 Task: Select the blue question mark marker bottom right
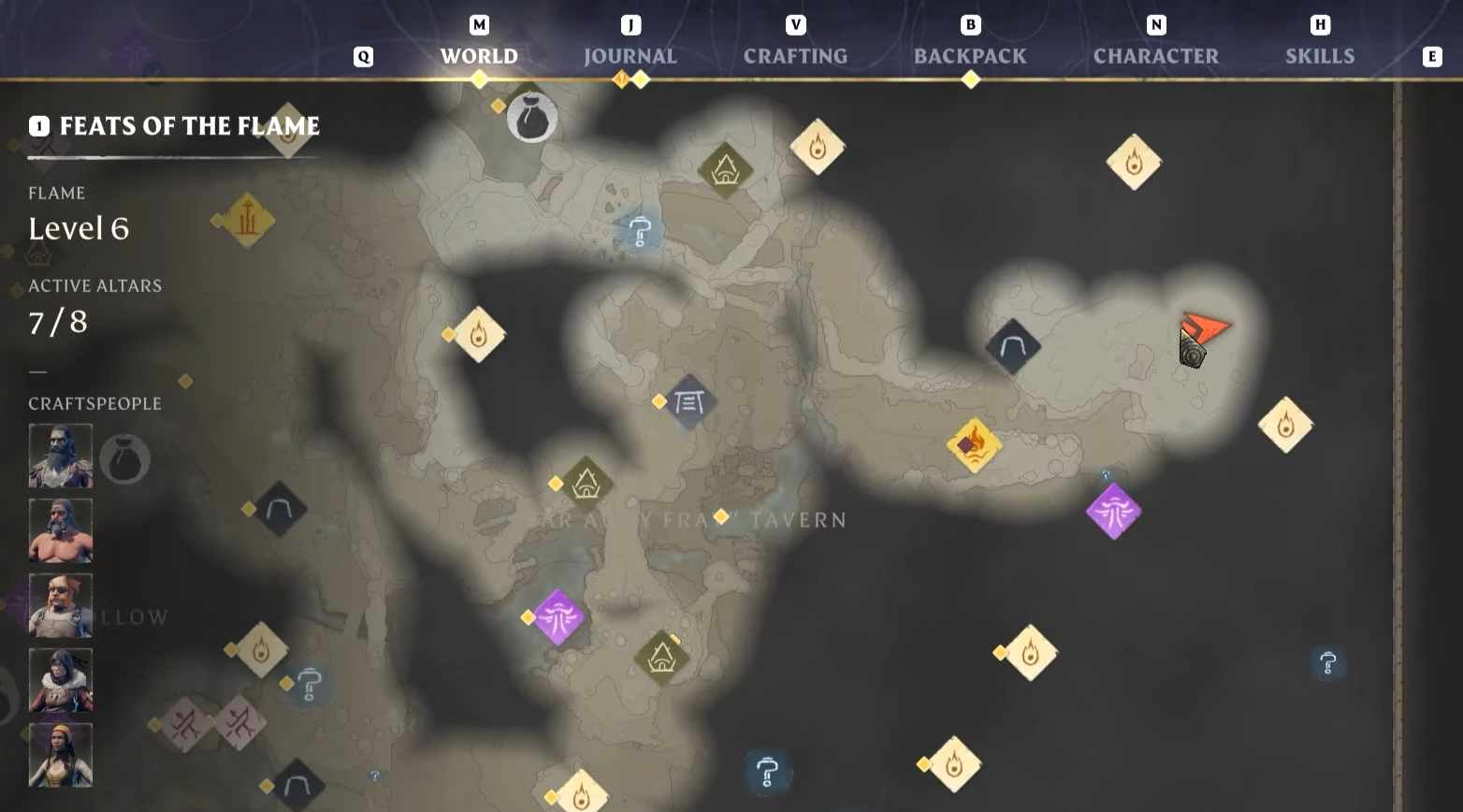tap(1325, 662)
